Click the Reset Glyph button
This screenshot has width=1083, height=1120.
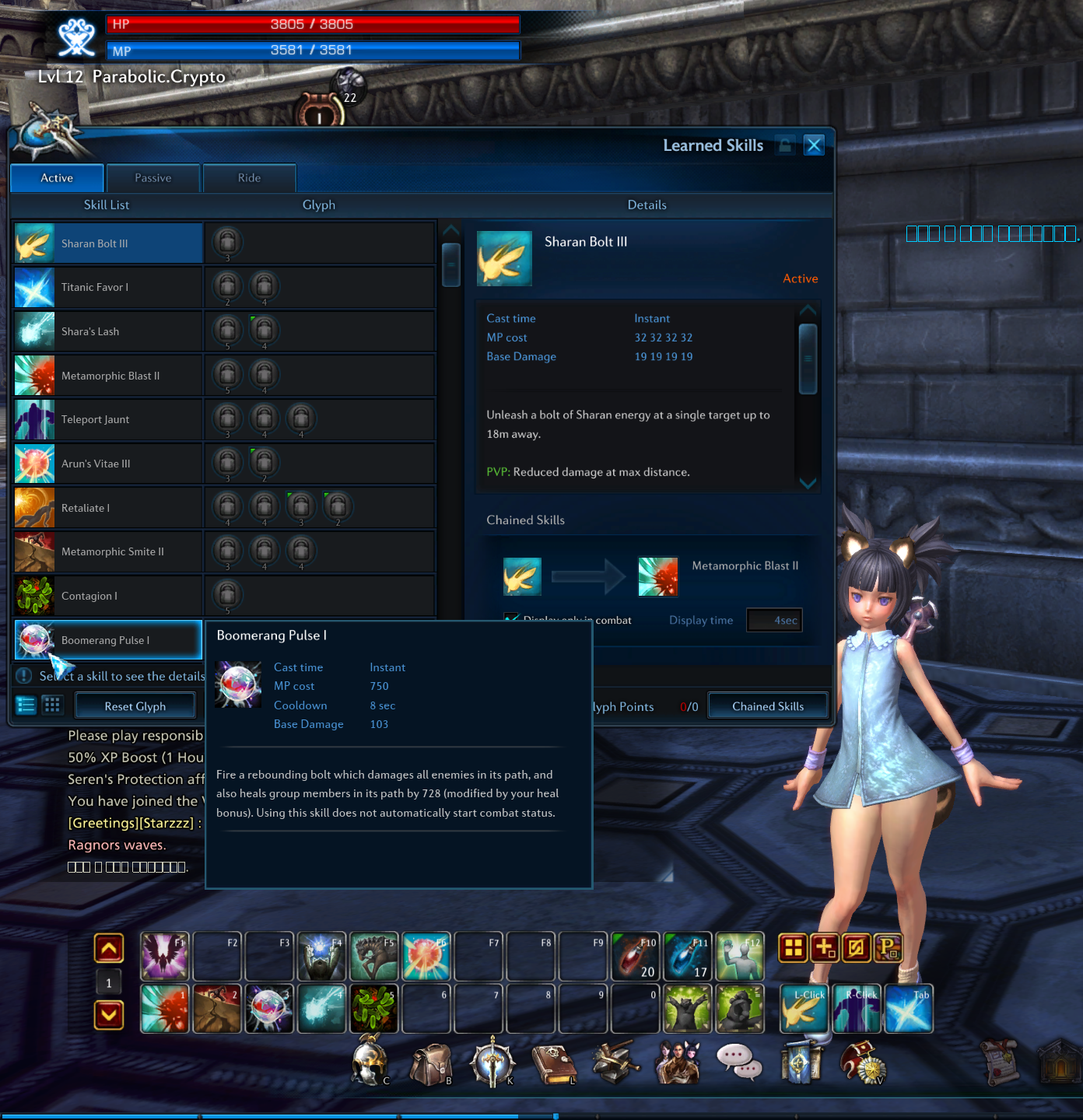pyautogui.click(x=135, y=706)
